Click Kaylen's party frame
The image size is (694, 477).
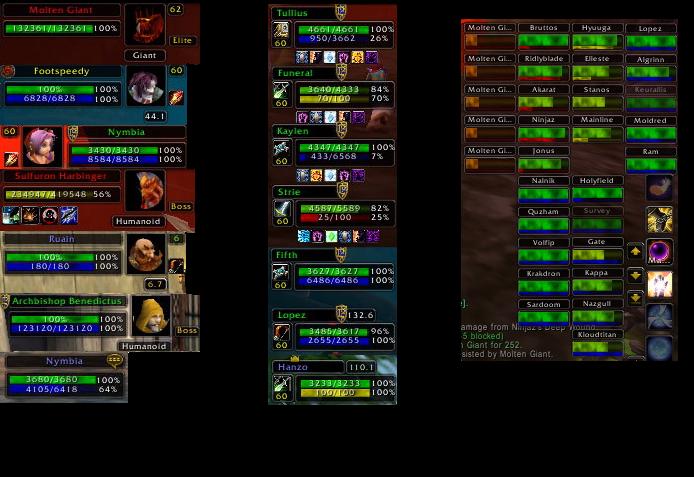334,148
